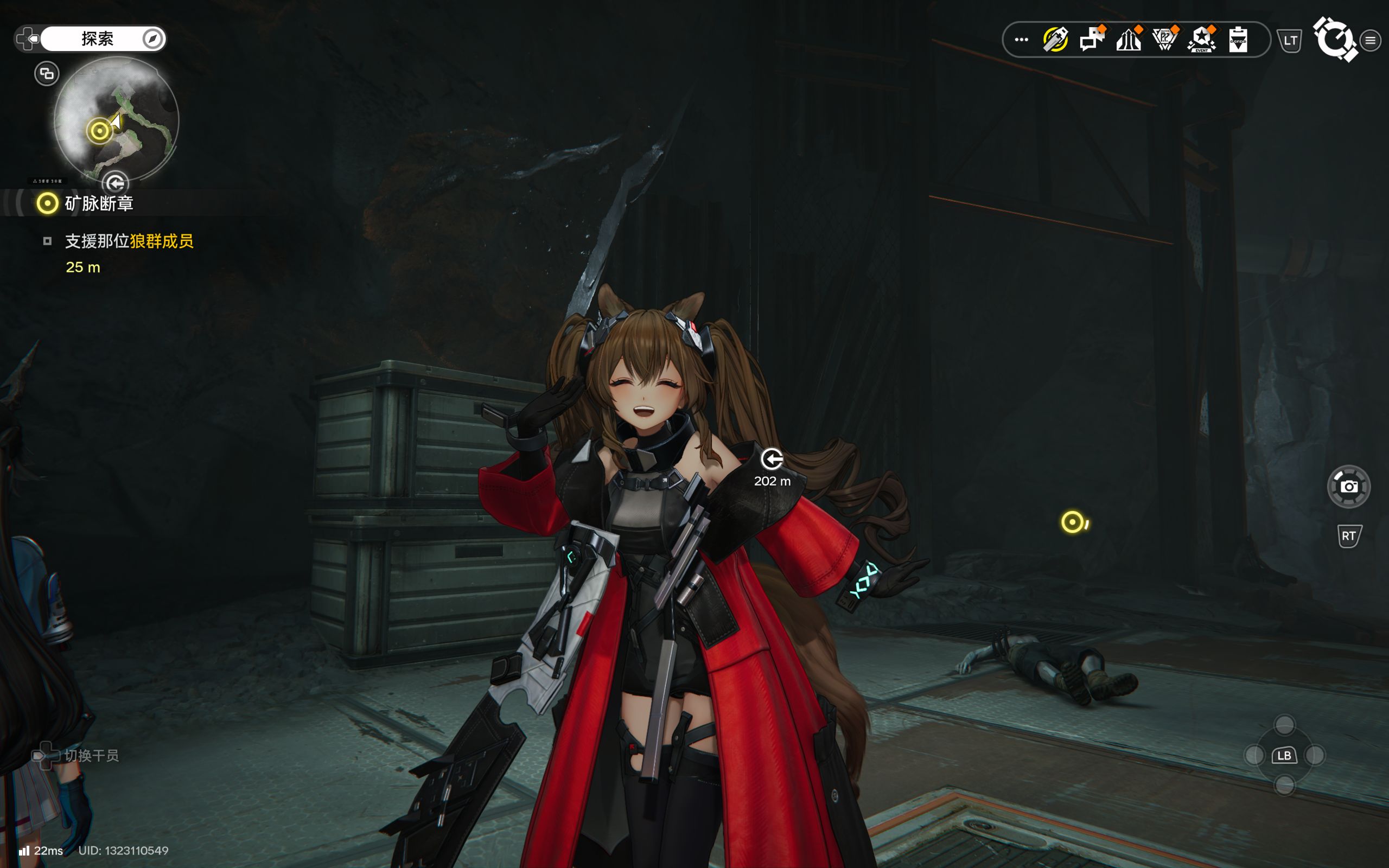Open the Endfield clipboard icon
The width and height of the screenshot is (1389, 868).
1238,40
